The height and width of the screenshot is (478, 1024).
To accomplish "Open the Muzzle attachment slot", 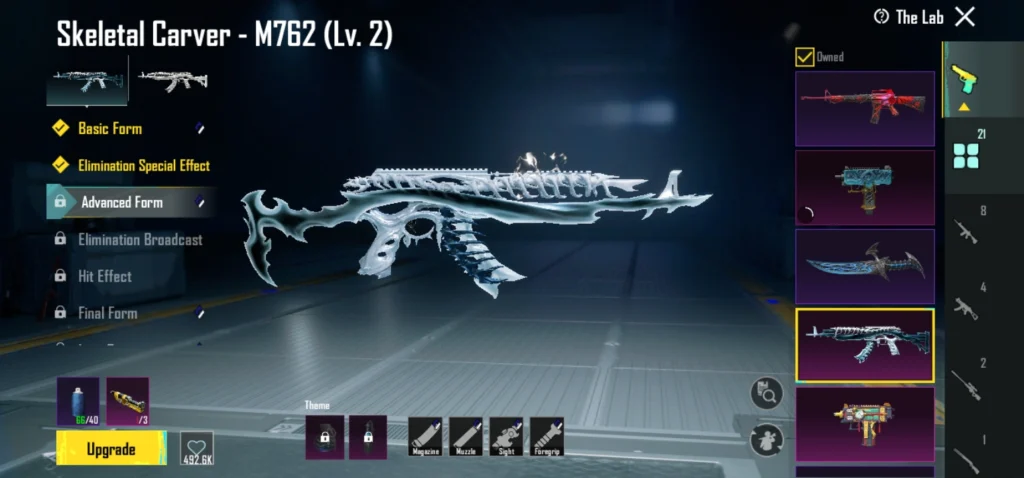I will tap(466, 437).
